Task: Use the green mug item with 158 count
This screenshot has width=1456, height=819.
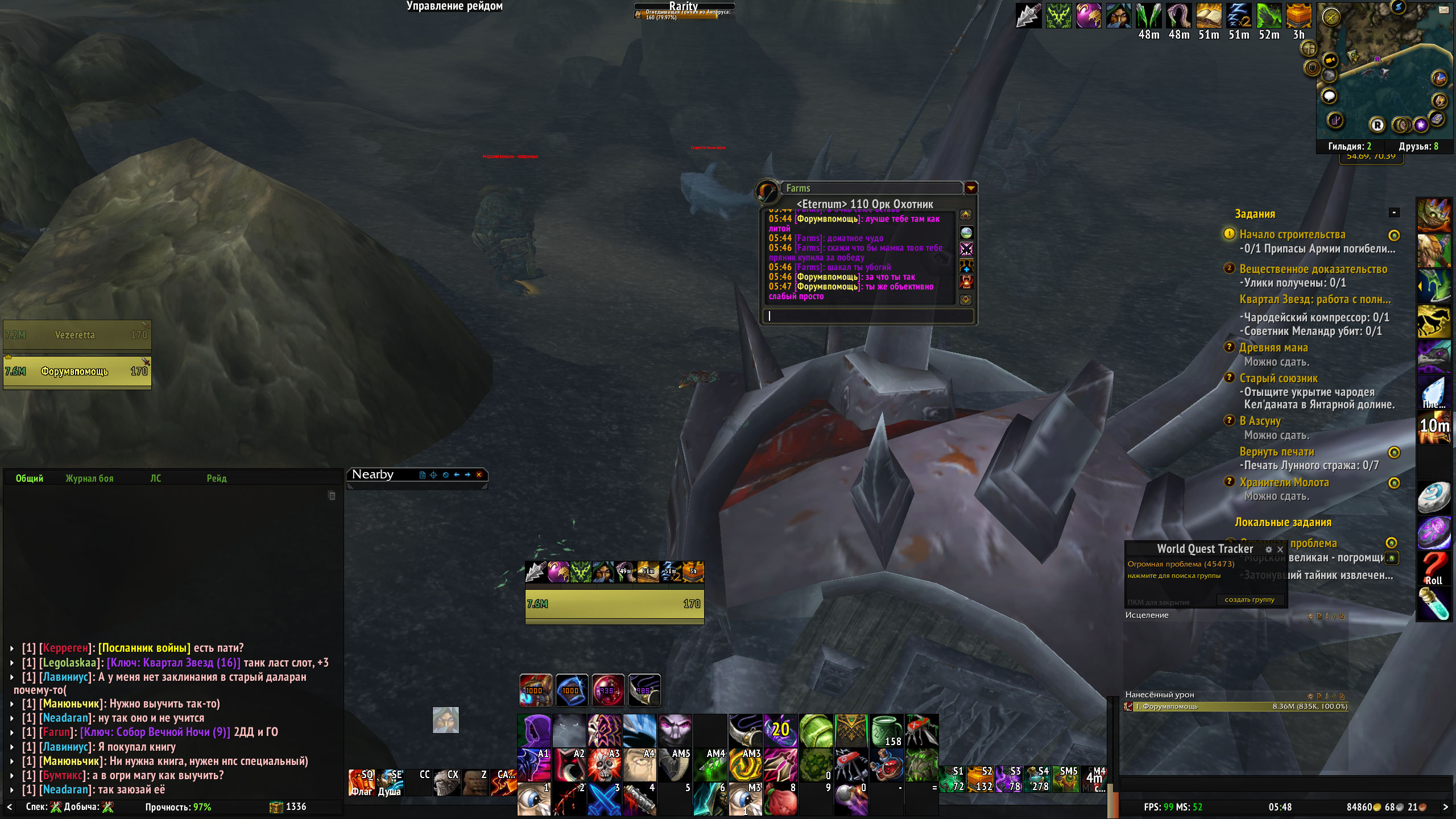Action: tap(886, 731)
